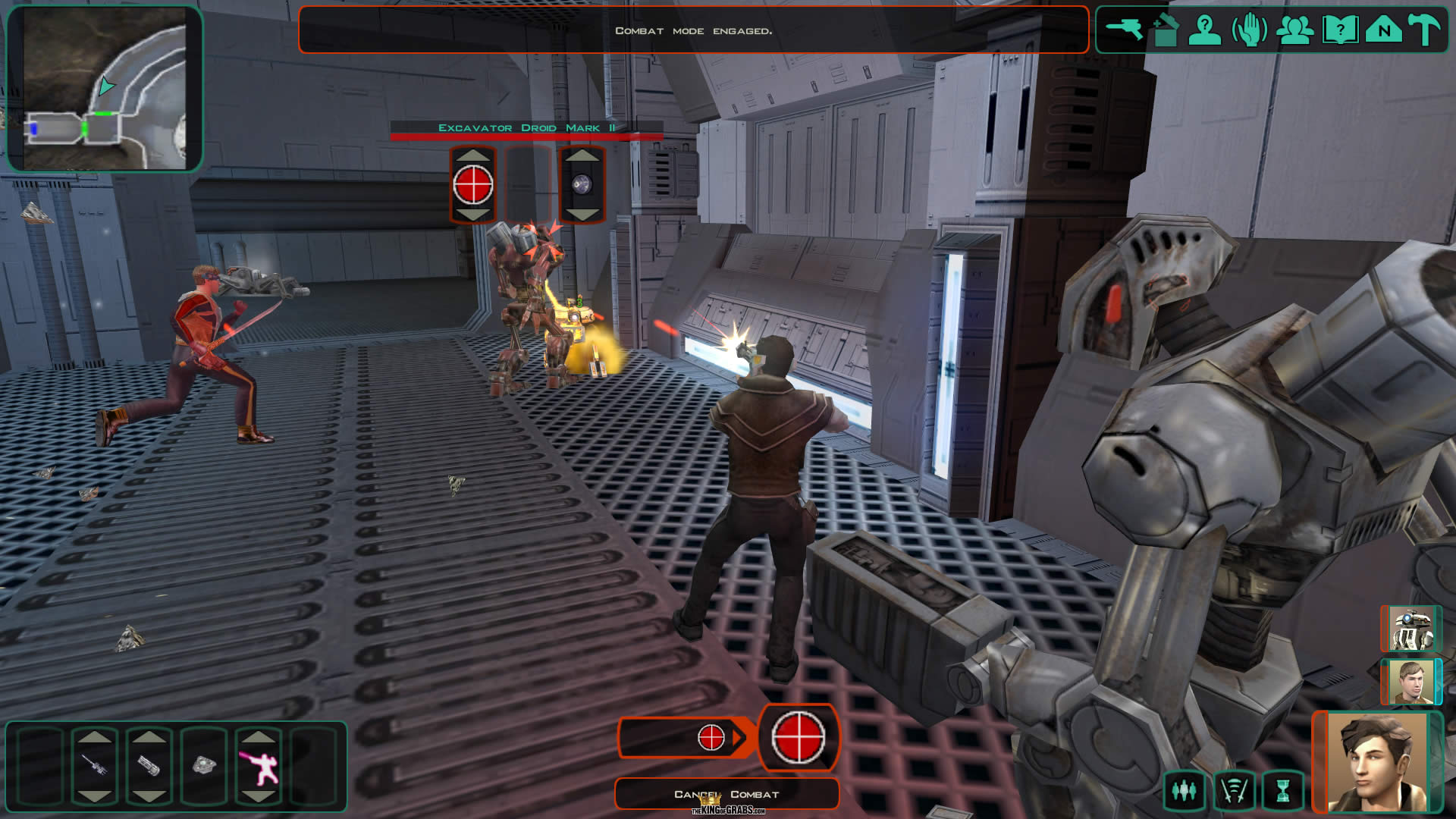Image resolution: width=1456 pixels, height=819 pixels.
Task: Toggle the three-figures solo mode button
Action: pos(1184,791)
